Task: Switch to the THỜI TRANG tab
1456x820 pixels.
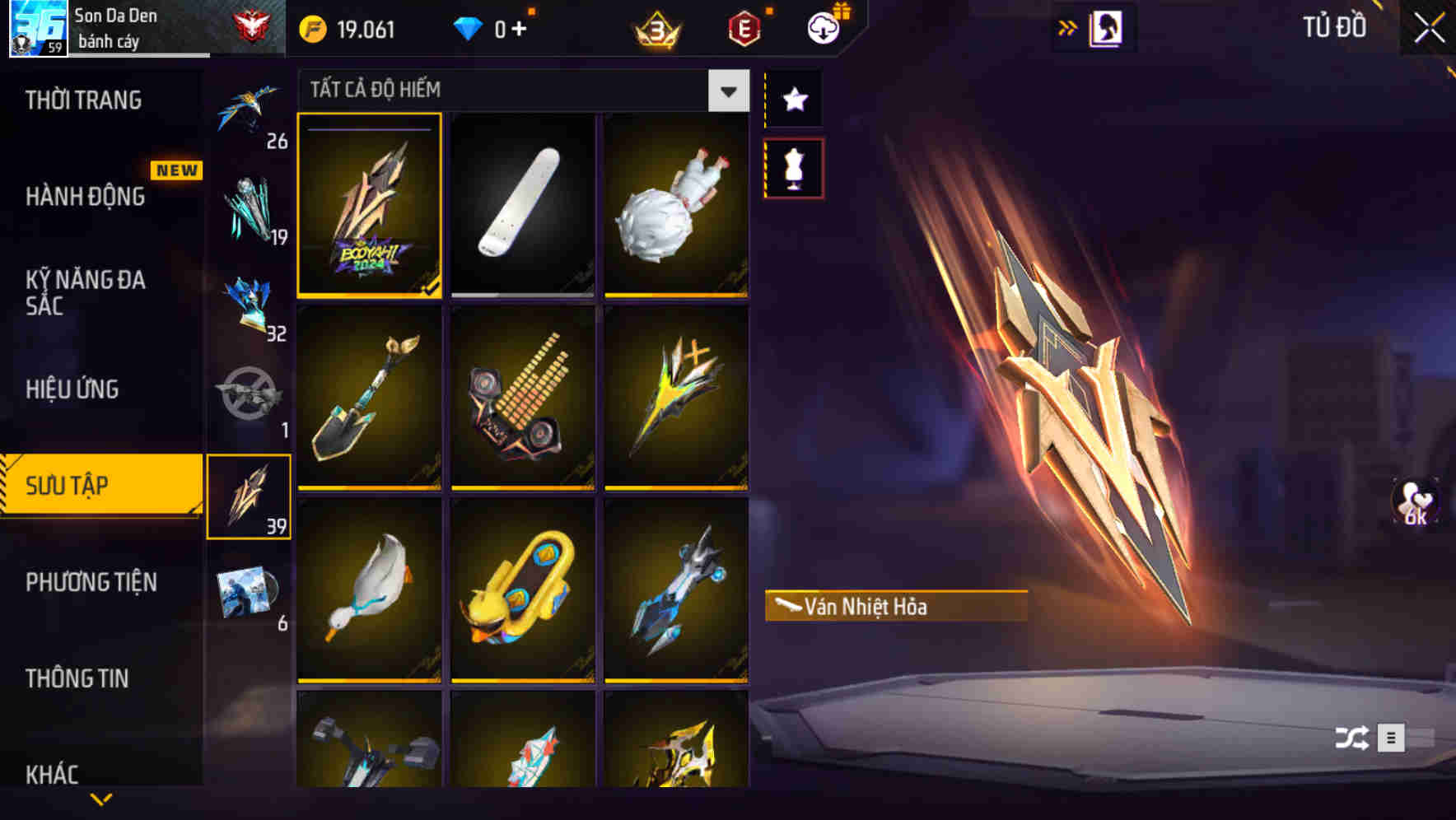Action: 84,100
